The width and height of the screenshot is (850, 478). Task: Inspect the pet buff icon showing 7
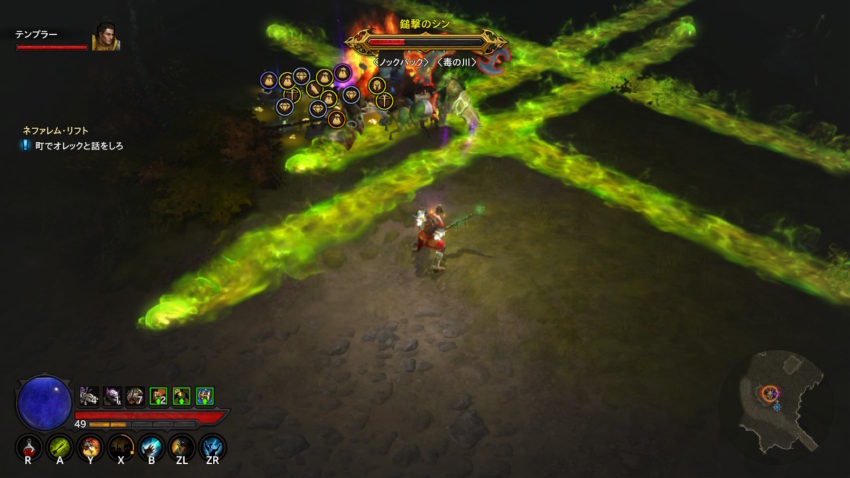click(134, 396)
